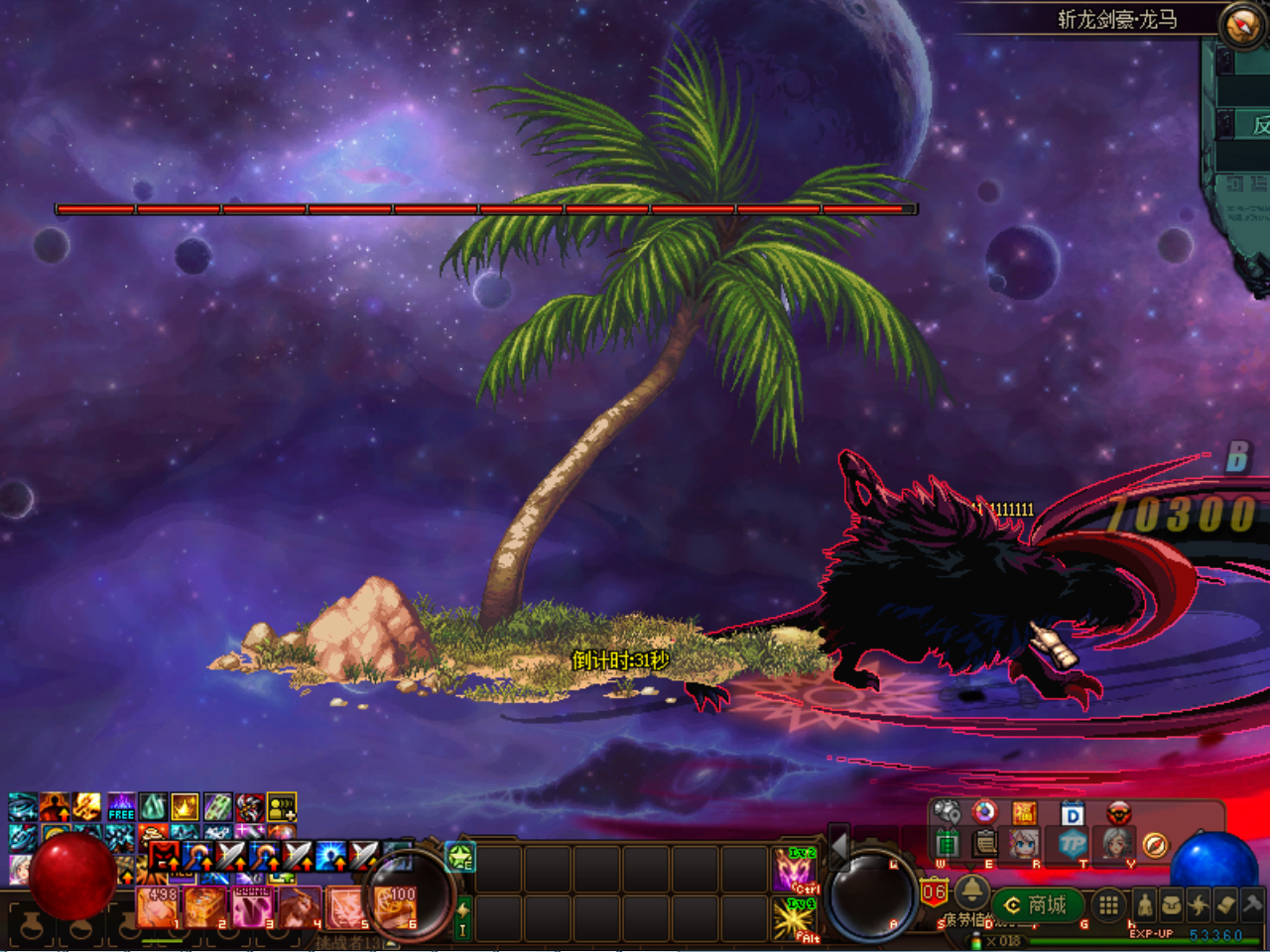Open the blue calendar D icon
The width and height of the screenshot is (1270, 952).
click(1073, 814)
